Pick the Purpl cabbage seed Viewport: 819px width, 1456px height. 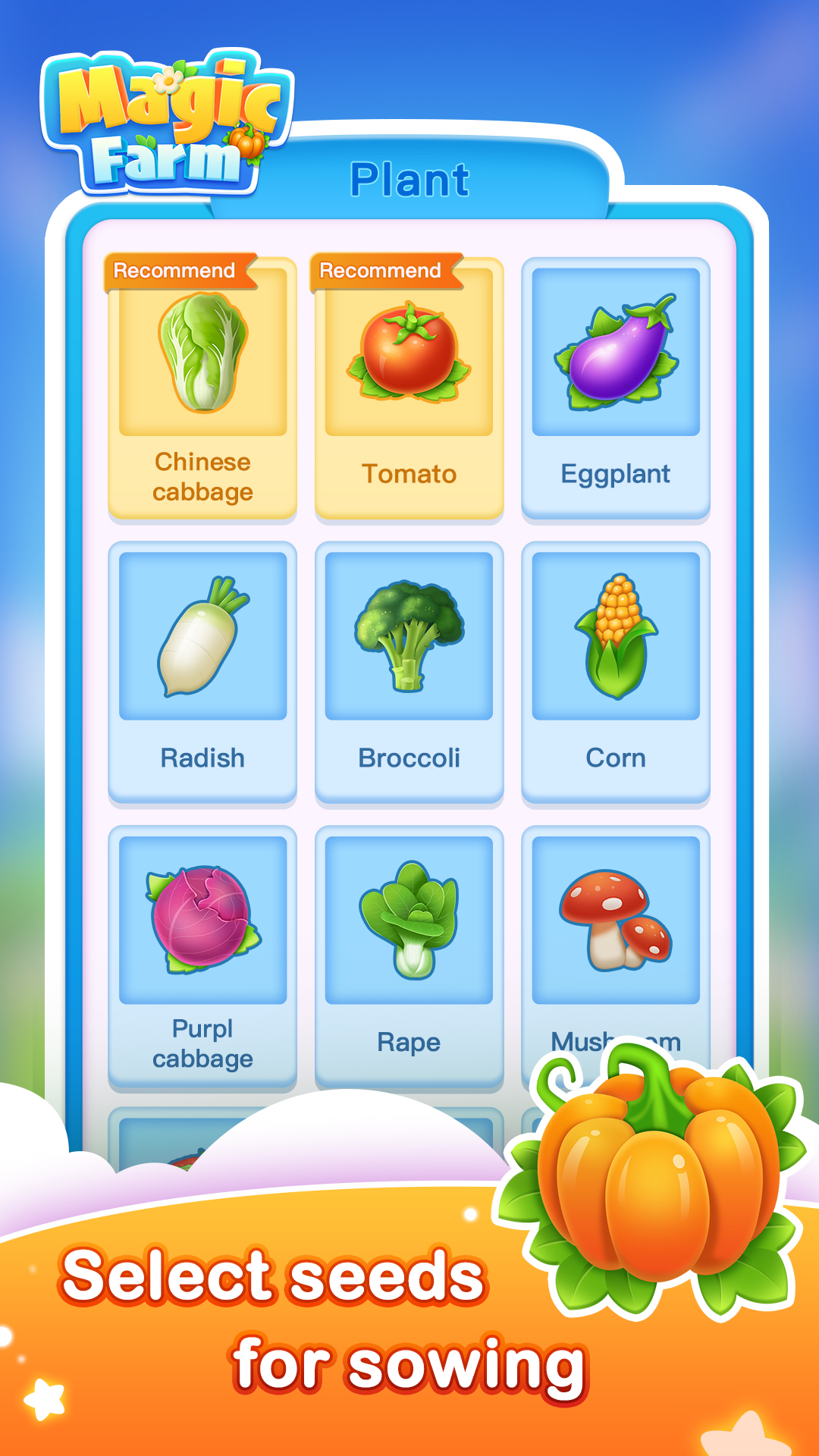click(202, 955)
